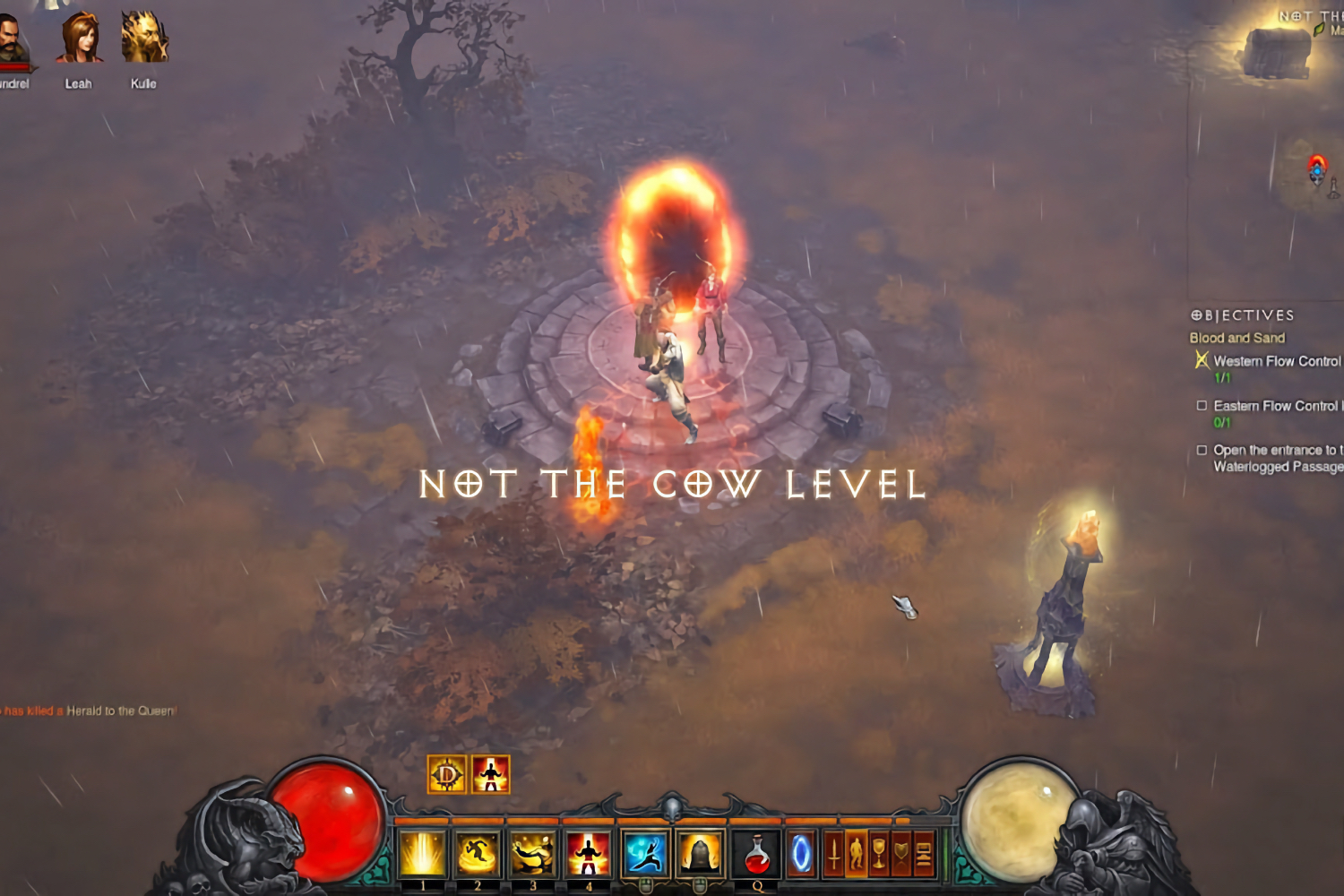Image resolution: width=1344 pixels, height=896 pixels.
Task: Select the movement skill in slot 2
Action: tap(479, 853)
